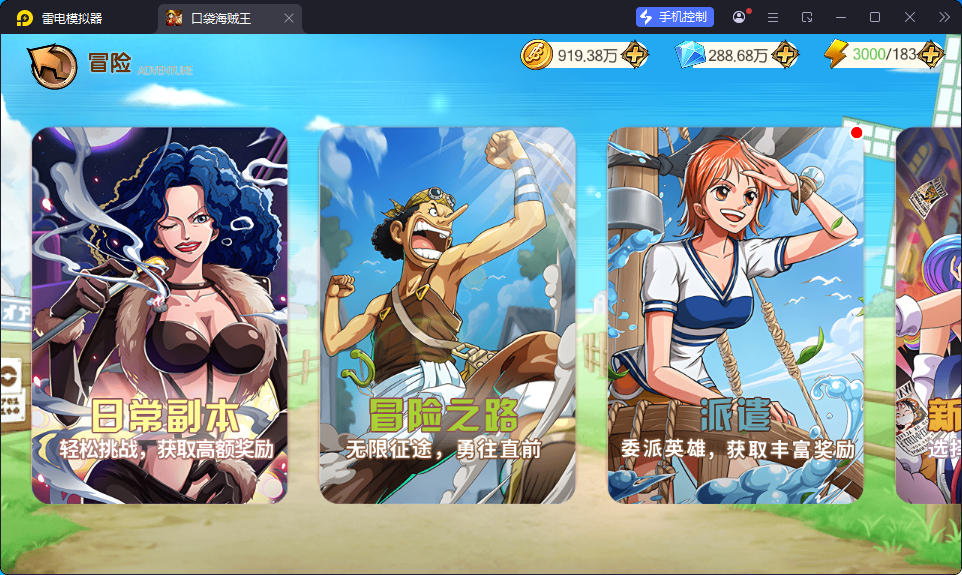This screenshot has width=962, height=575.
Task: Open the 日常副本 daily dungeon card
Action: [159, 315]
